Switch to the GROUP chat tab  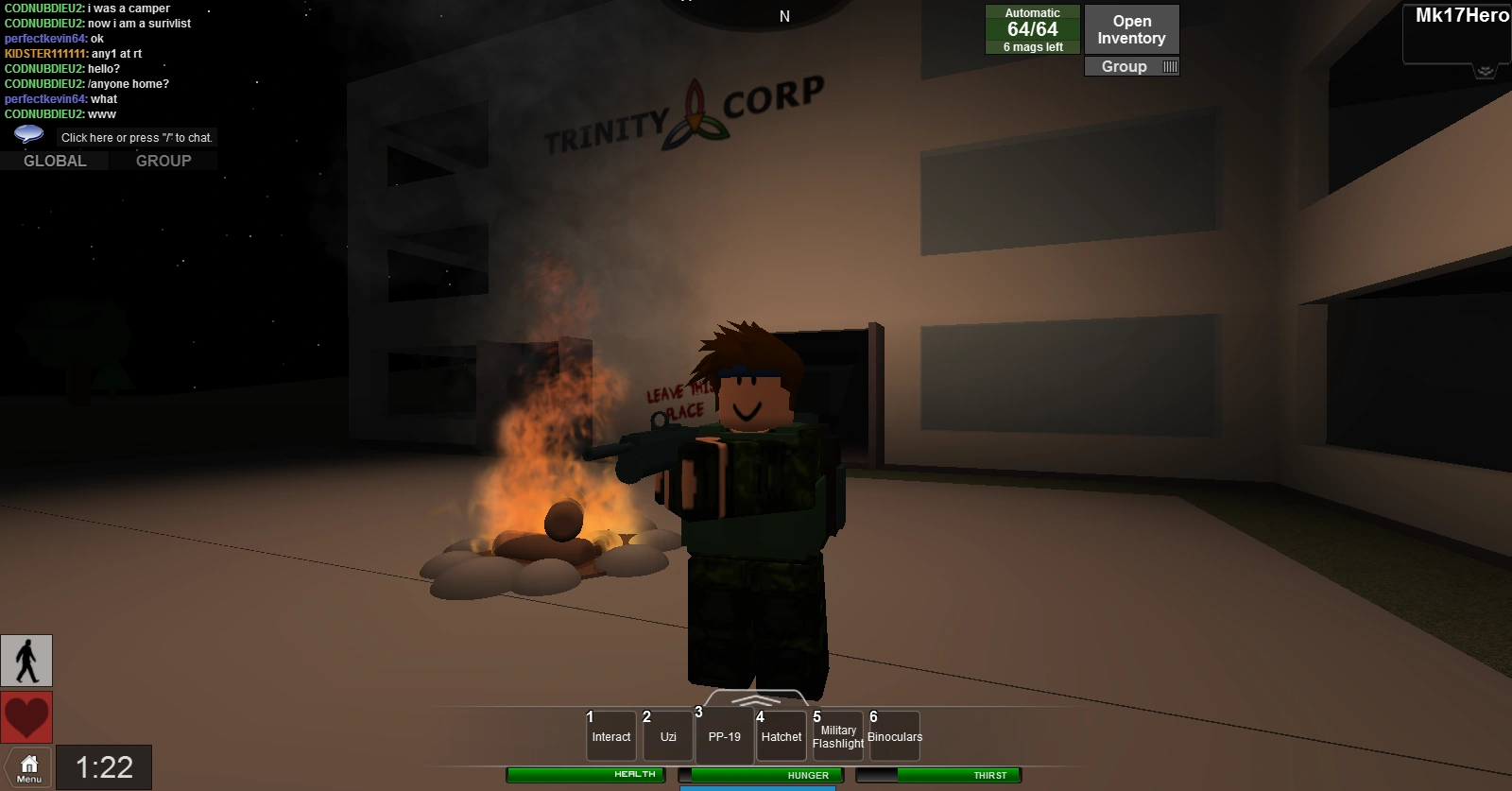[x=163, y=161]
